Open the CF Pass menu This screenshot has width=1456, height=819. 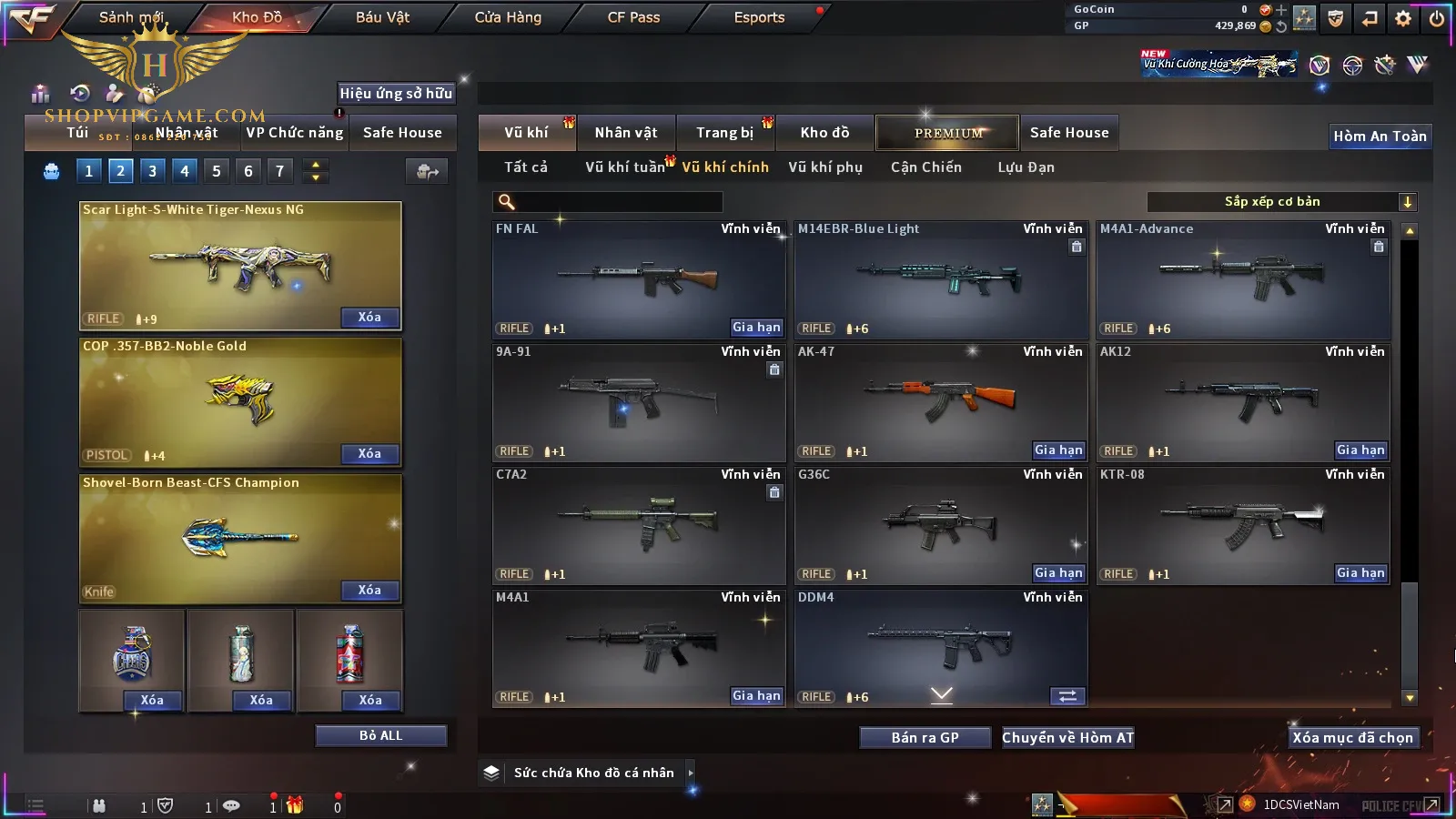tap(633, 17)
